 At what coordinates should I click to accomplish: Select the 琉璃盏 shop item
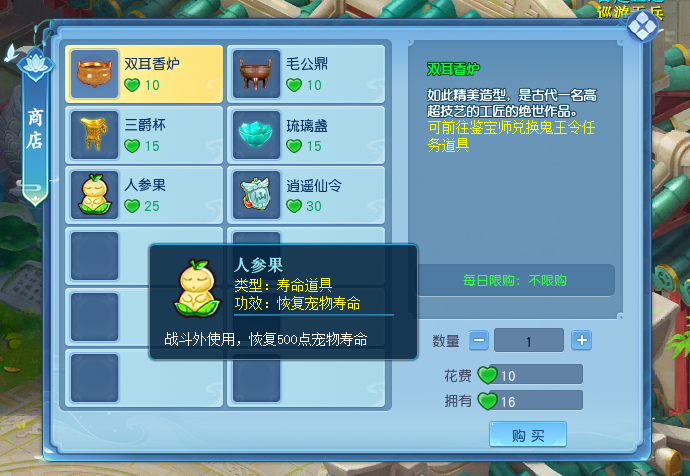307,135
